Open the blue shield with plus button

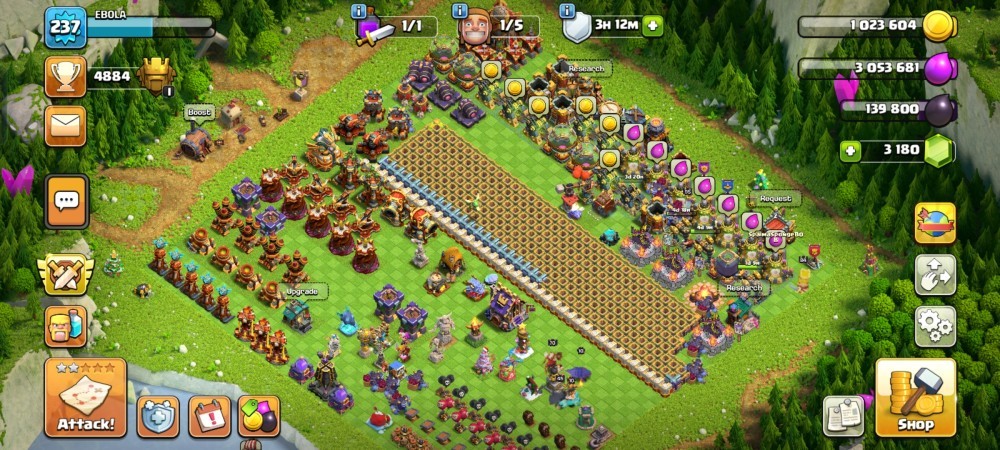click(158, 416)
